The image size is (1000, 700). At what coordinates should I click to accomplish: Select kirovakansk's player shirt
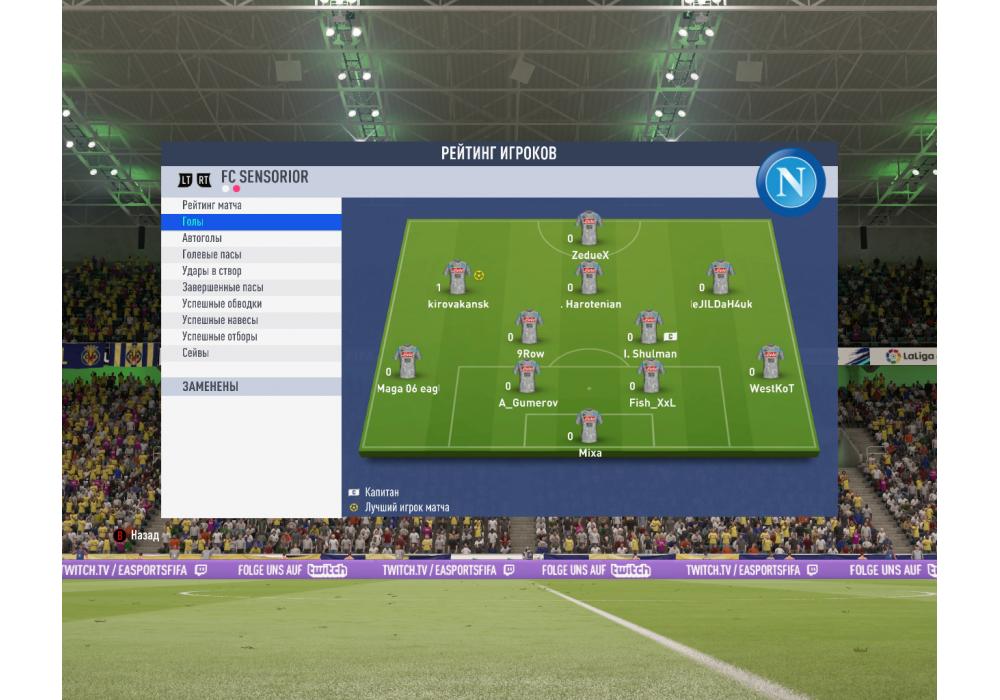coord(457,278)
